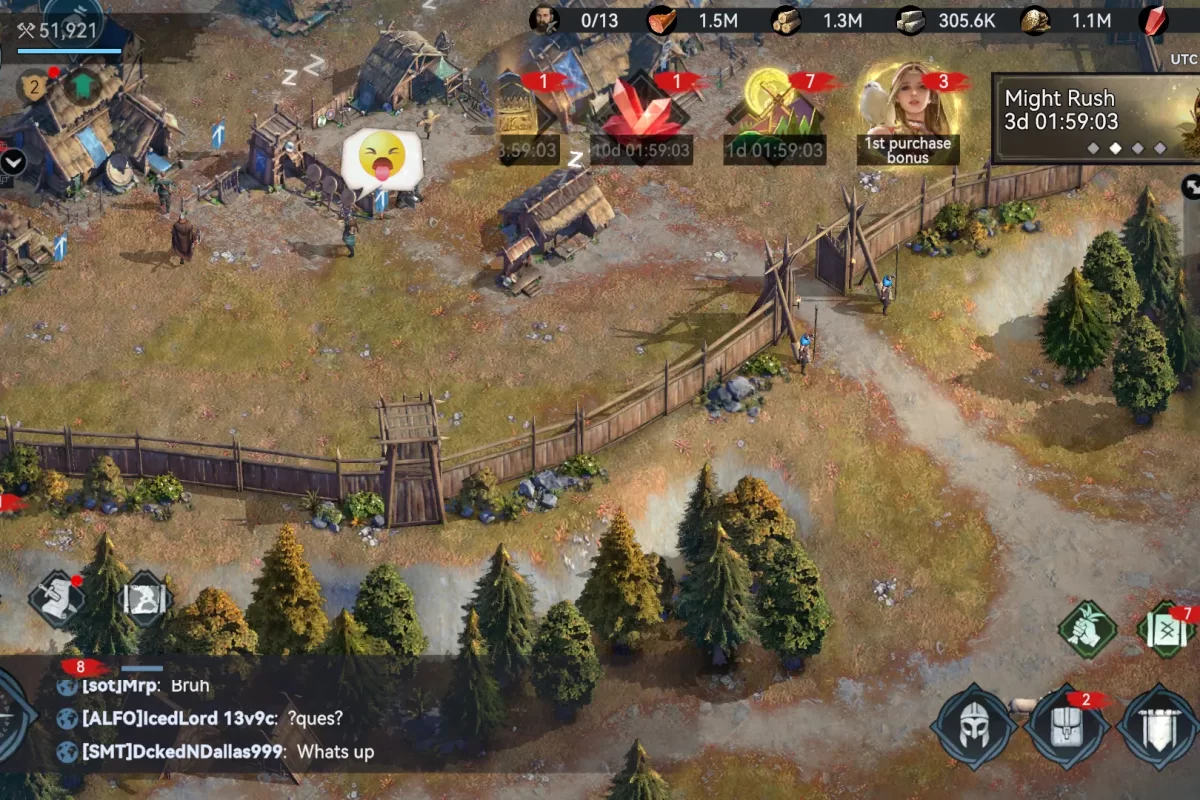Tap the wood logs resource
Viewport: 1200px width, 800px height.
coord(812,20)
